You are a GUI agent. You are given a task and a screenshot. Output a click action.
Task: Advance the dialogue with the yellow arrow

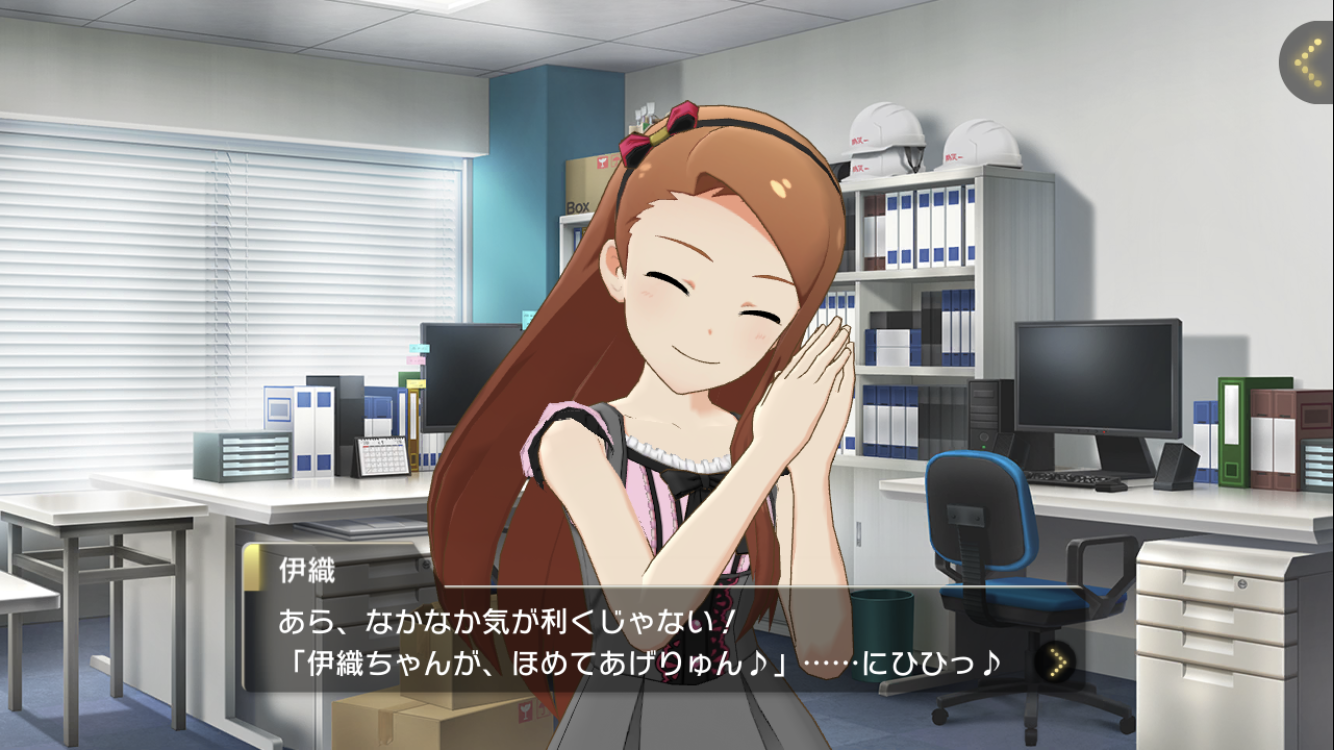[1054, 660]
